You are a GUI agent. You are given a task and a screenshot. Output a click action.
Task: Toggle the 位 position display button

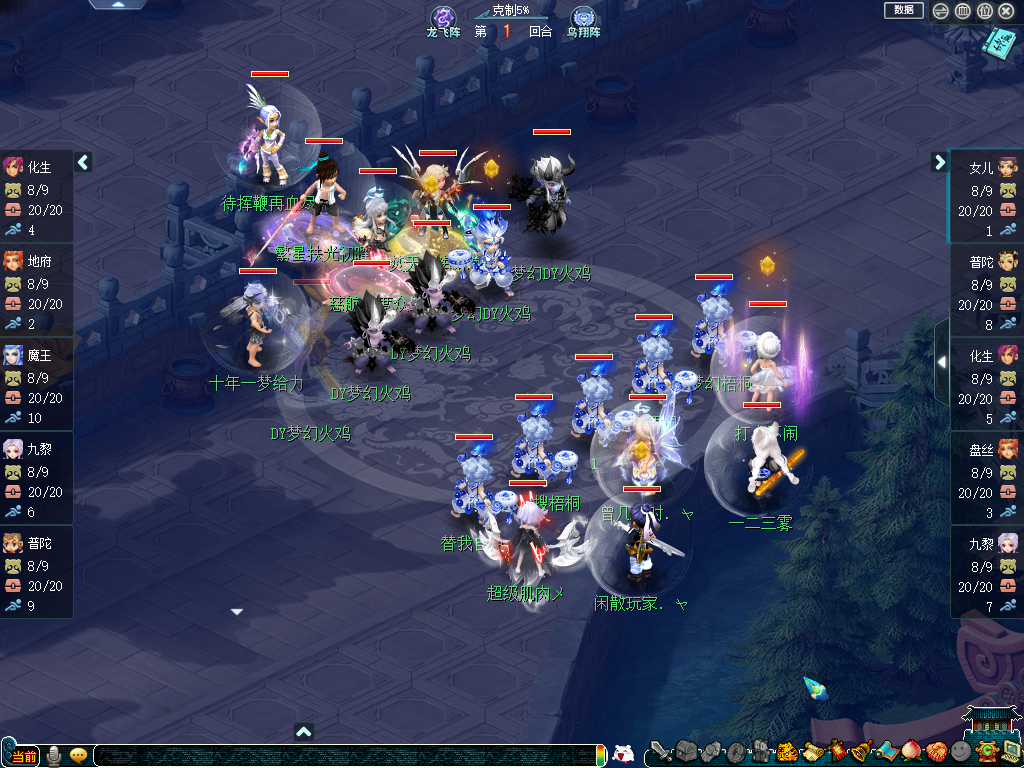984,11
